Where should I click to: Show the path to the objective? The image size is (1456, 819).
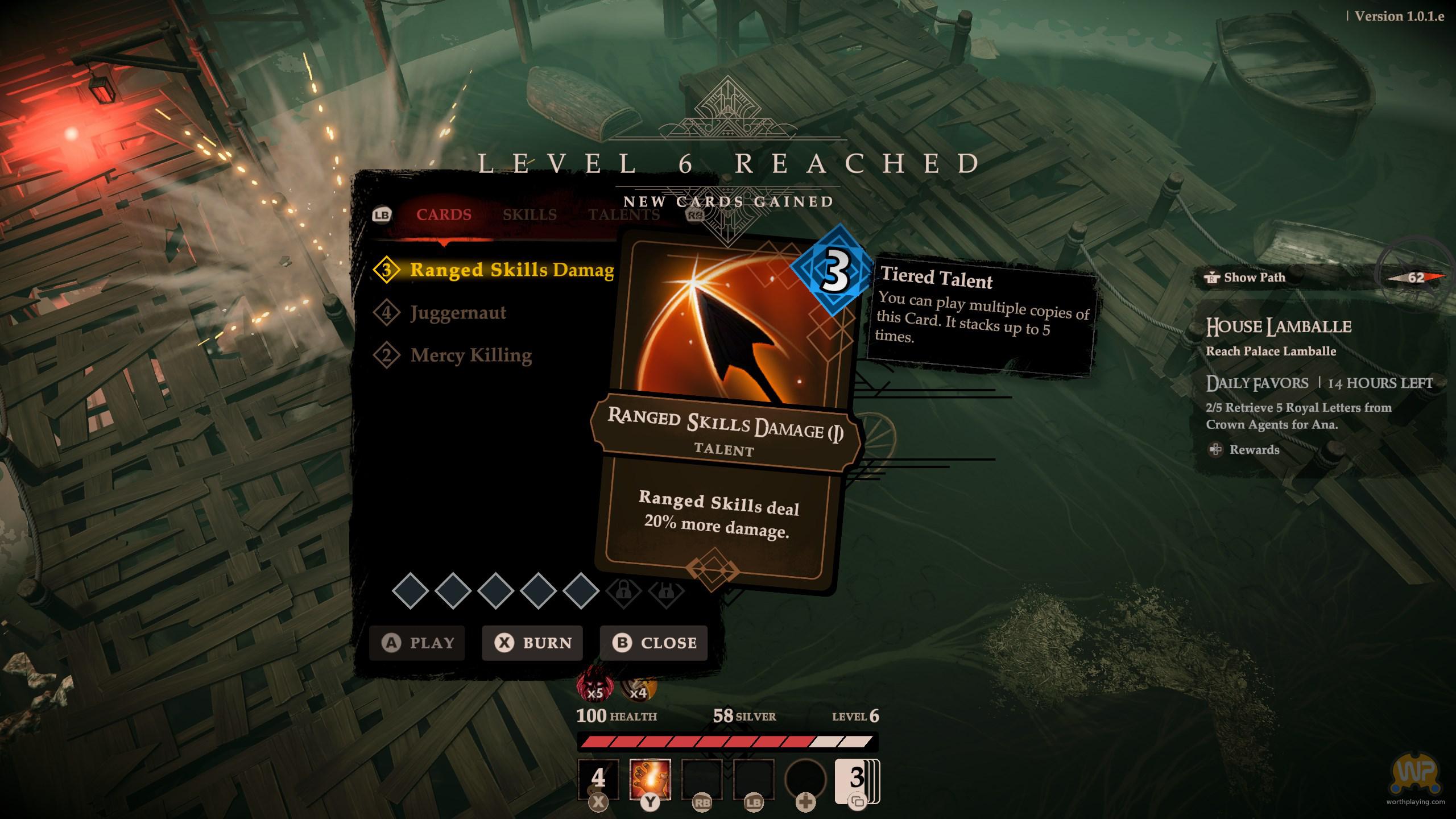[1246, 278]
